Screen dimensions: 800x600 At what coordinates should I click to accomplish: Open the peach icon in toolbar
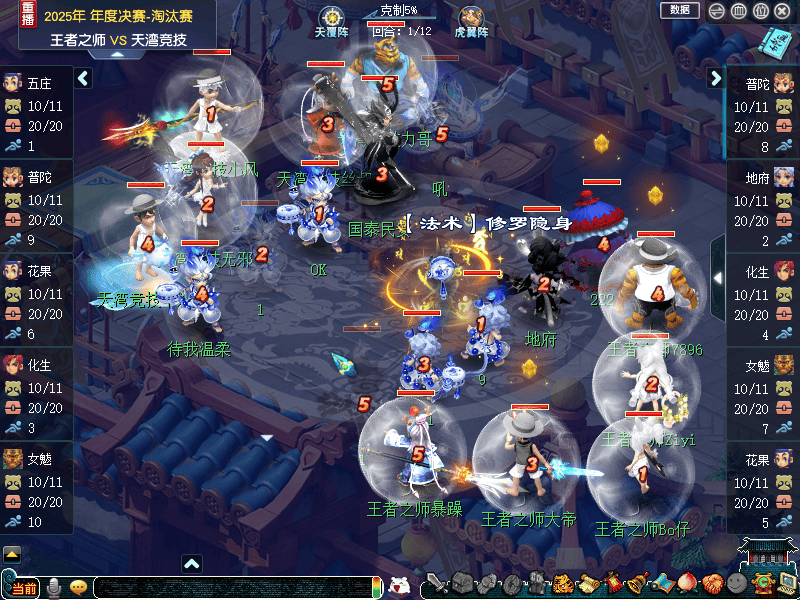(687, 584)
